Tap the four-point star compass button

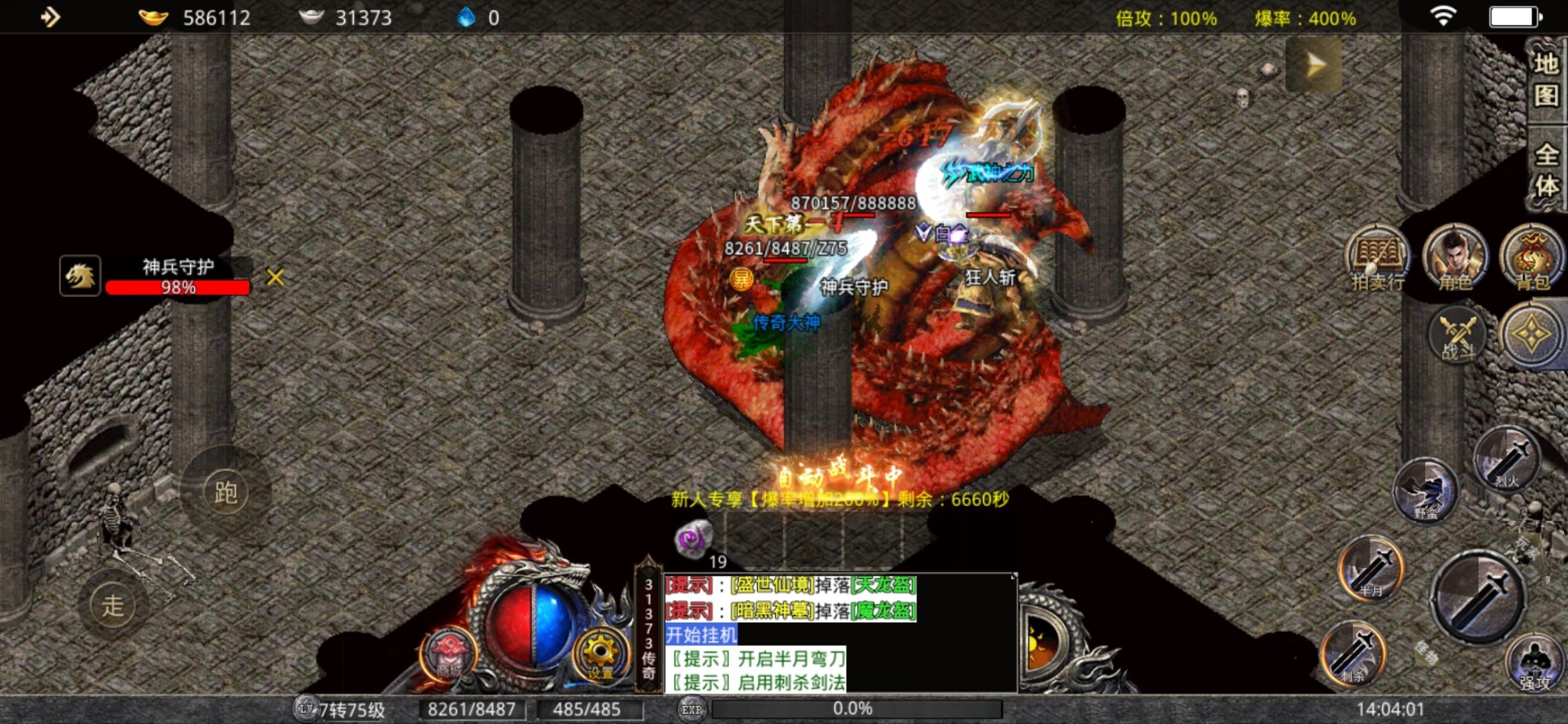(x=1532, y=335)
